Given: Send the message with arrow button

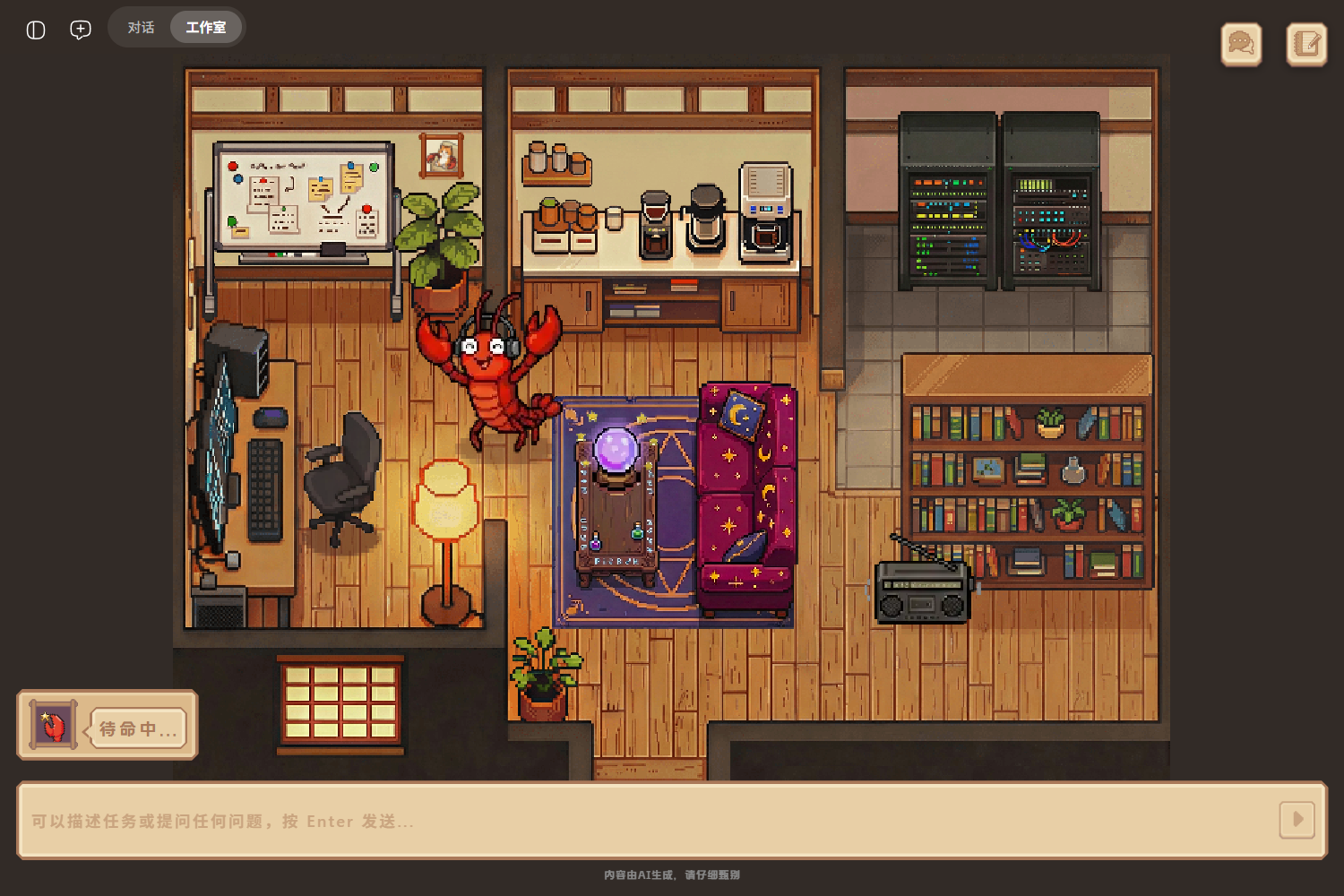Looking at the screenshot, I should coord(1297,820).
